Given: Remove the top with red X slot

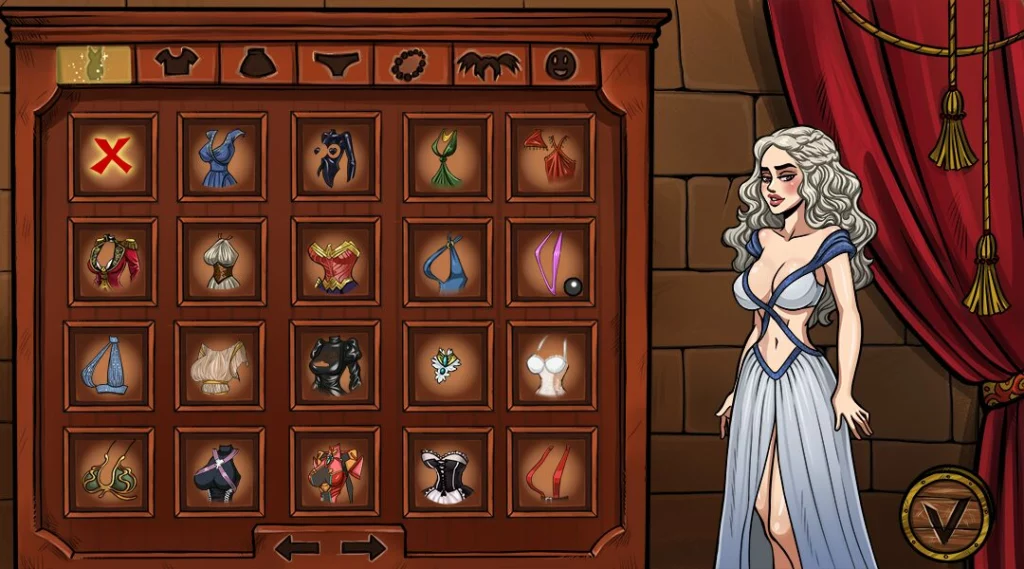Looking at the screenshot, I should [112, 156].
